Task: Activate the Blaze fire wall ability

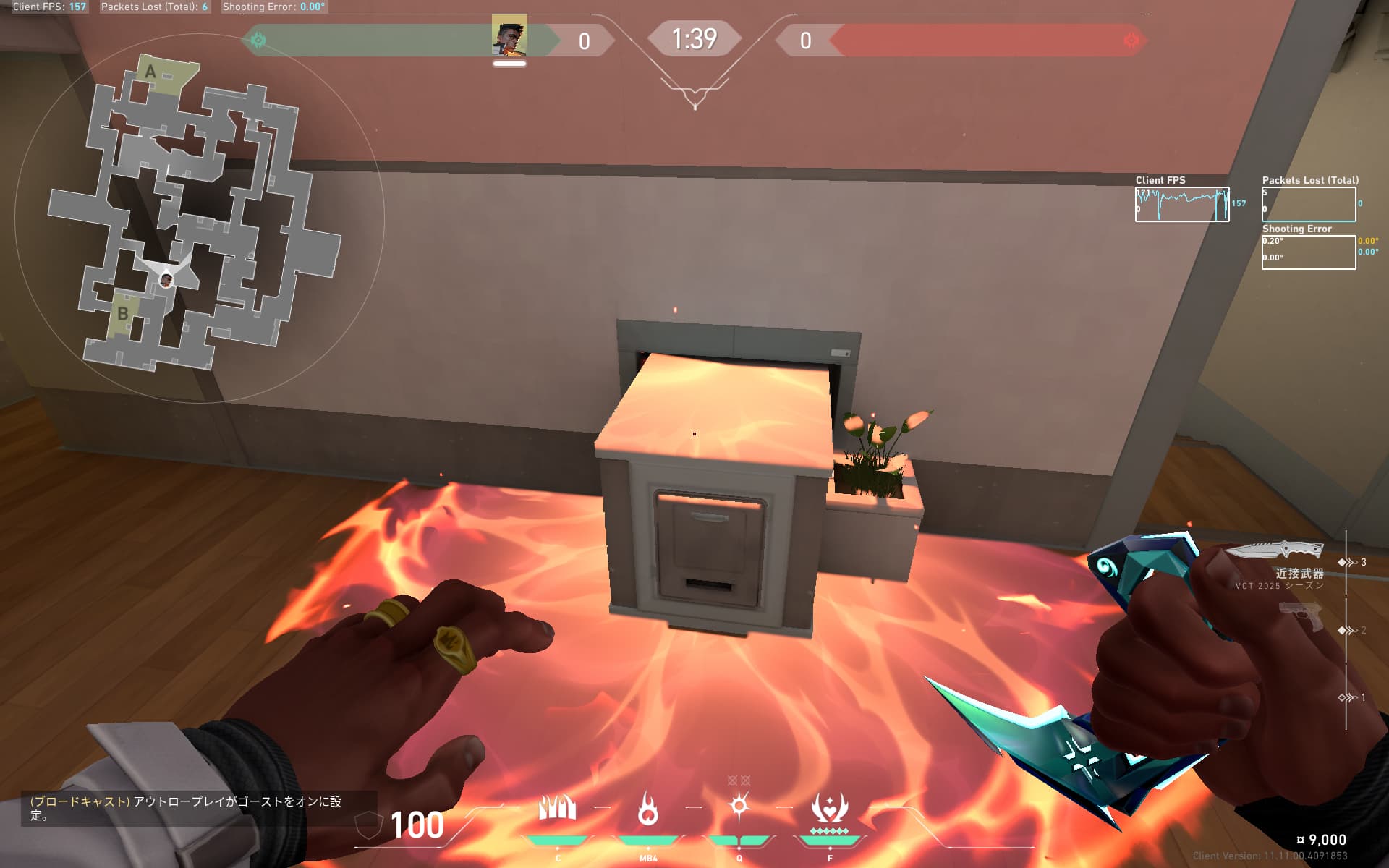Action: pos(557,809)
